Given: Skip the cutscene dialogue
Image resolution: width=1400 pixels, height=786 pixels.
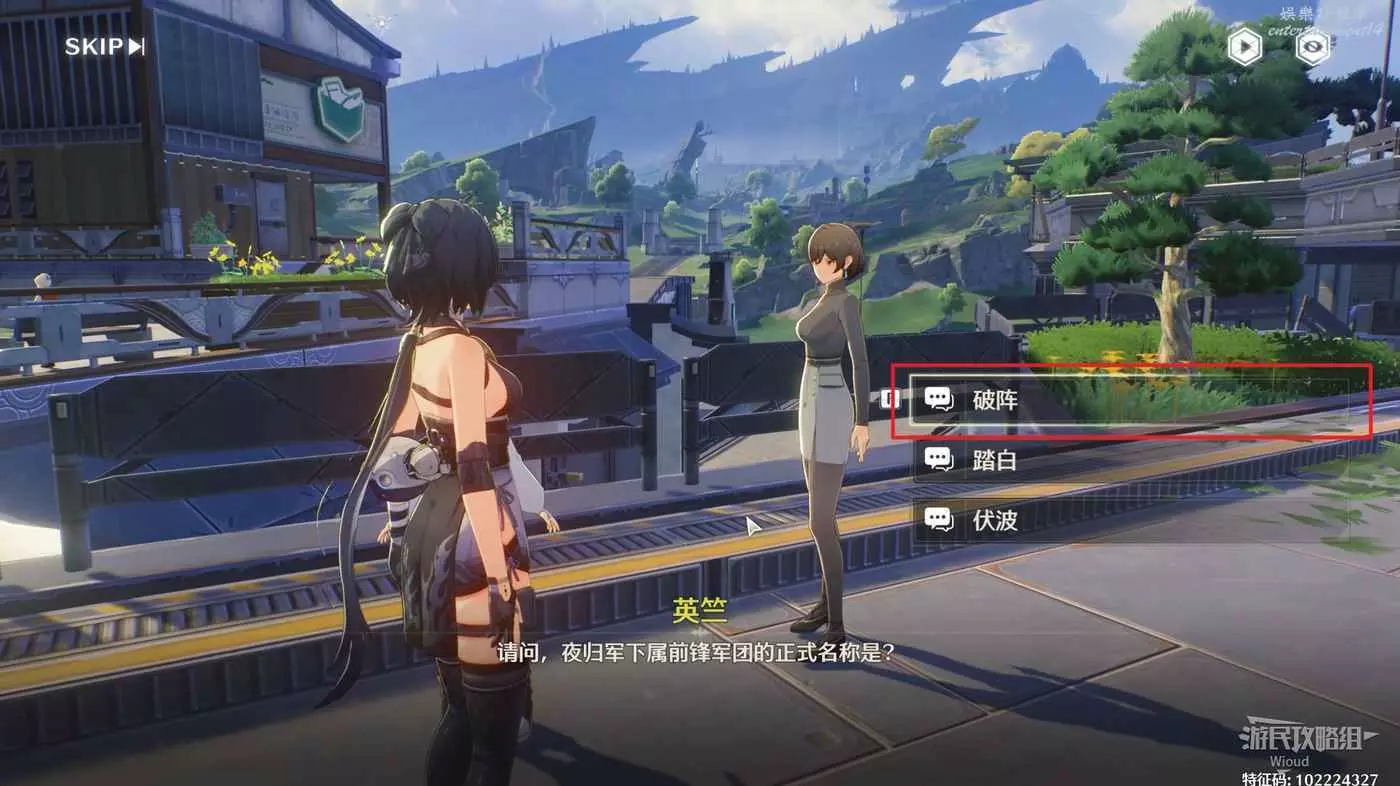Looking at the screenshot, I should [104, 46].
